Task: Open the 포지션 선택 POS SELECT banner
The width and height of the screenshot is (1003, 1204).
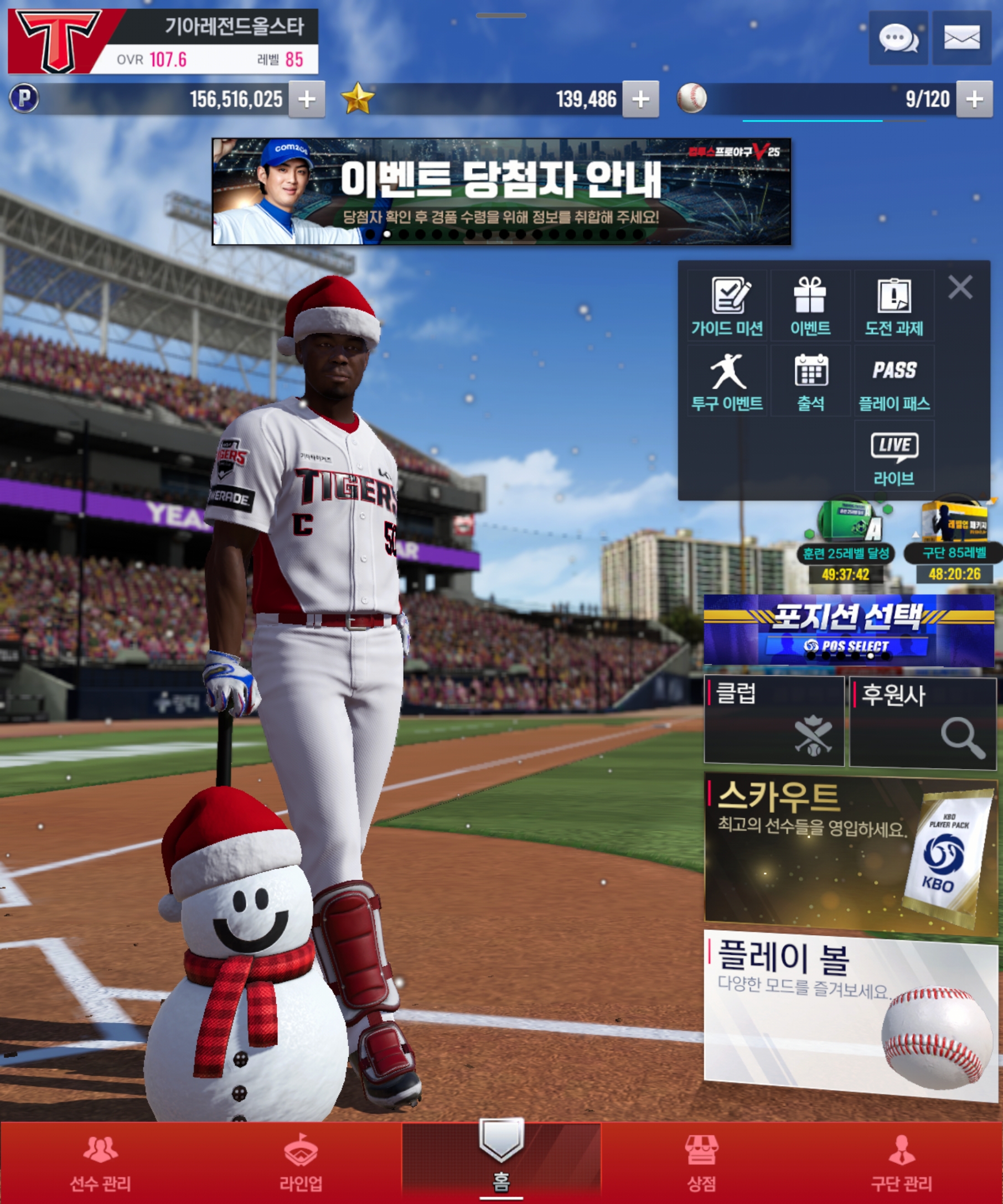Action: tap(849, 631)
